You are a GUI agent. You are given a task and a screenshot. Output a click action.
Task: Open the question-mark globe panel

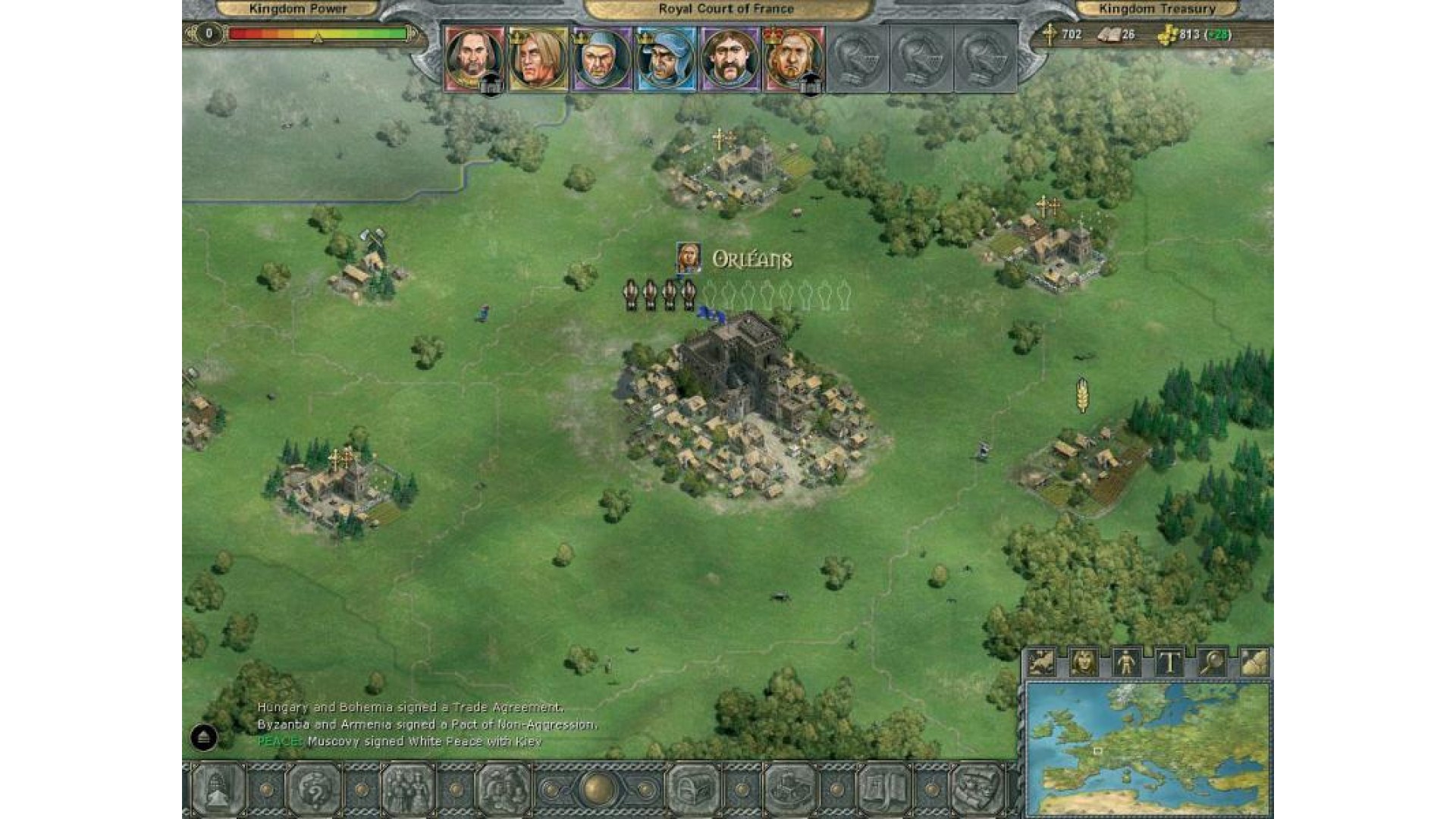pos(312,790)
